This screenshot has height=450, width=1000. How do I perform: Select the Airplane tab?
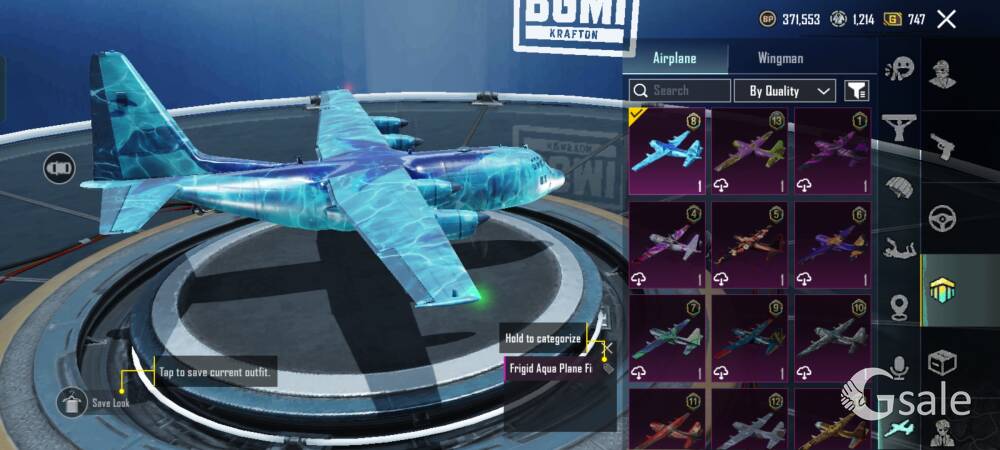pyautogui.click(x=674, y=58)
